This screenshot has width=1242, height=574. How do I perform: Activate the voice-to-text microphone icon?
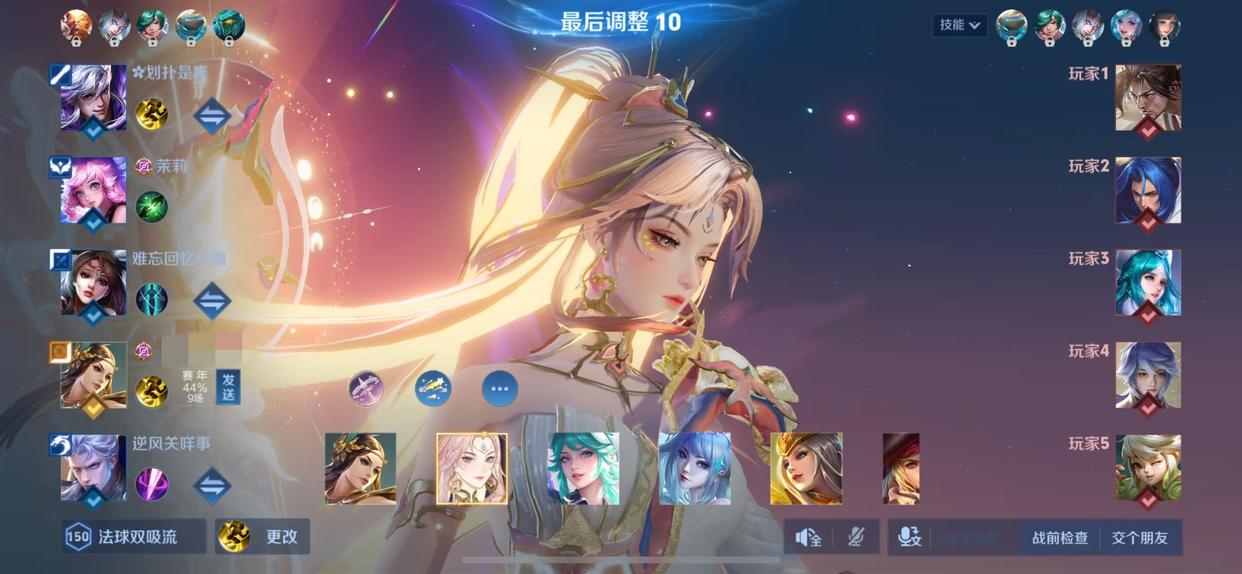pyautogui.click(x=909, y=538)
